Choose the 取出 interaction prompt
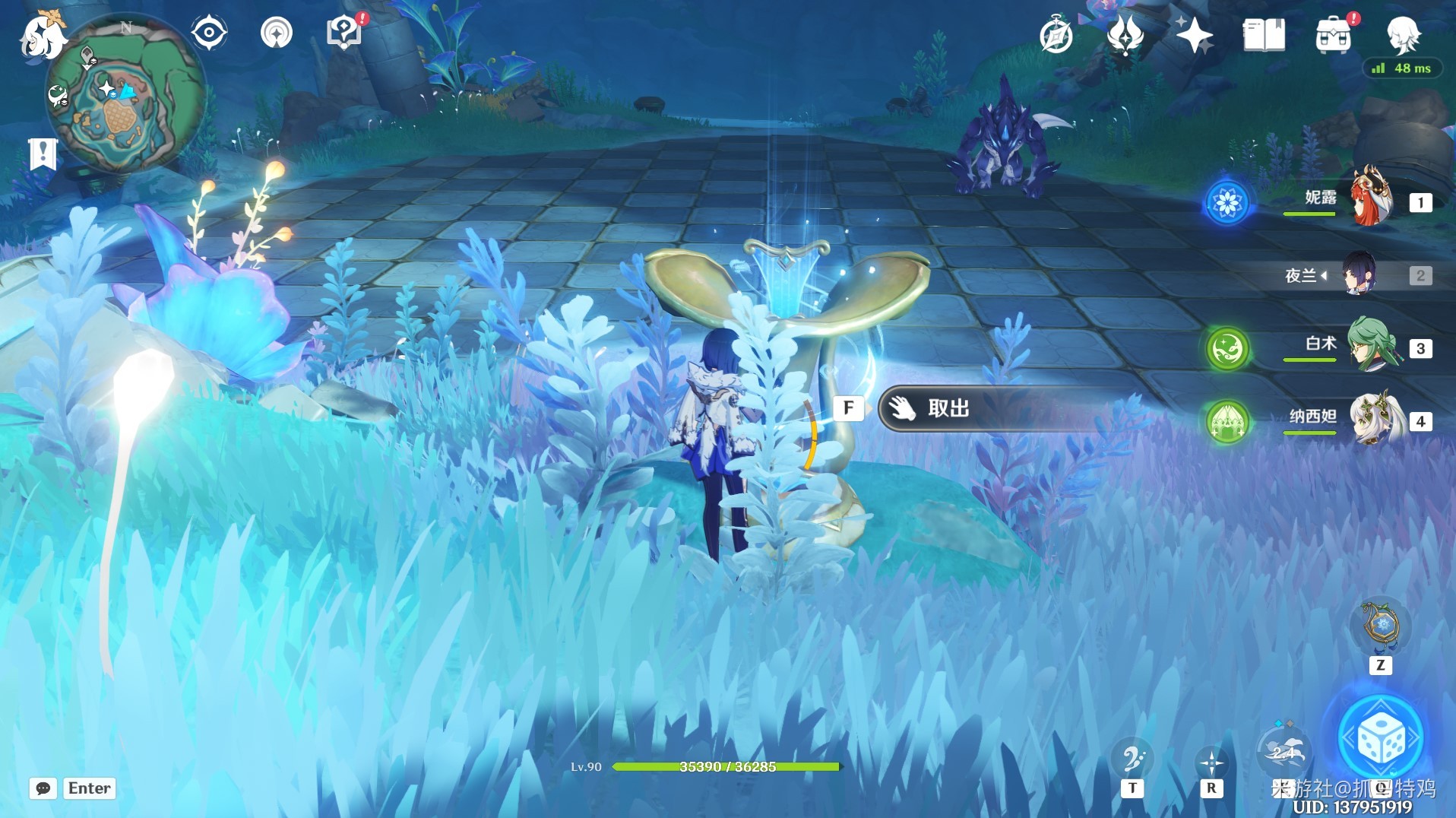Viewport: 1456px width, 818px height. point(950,409)
